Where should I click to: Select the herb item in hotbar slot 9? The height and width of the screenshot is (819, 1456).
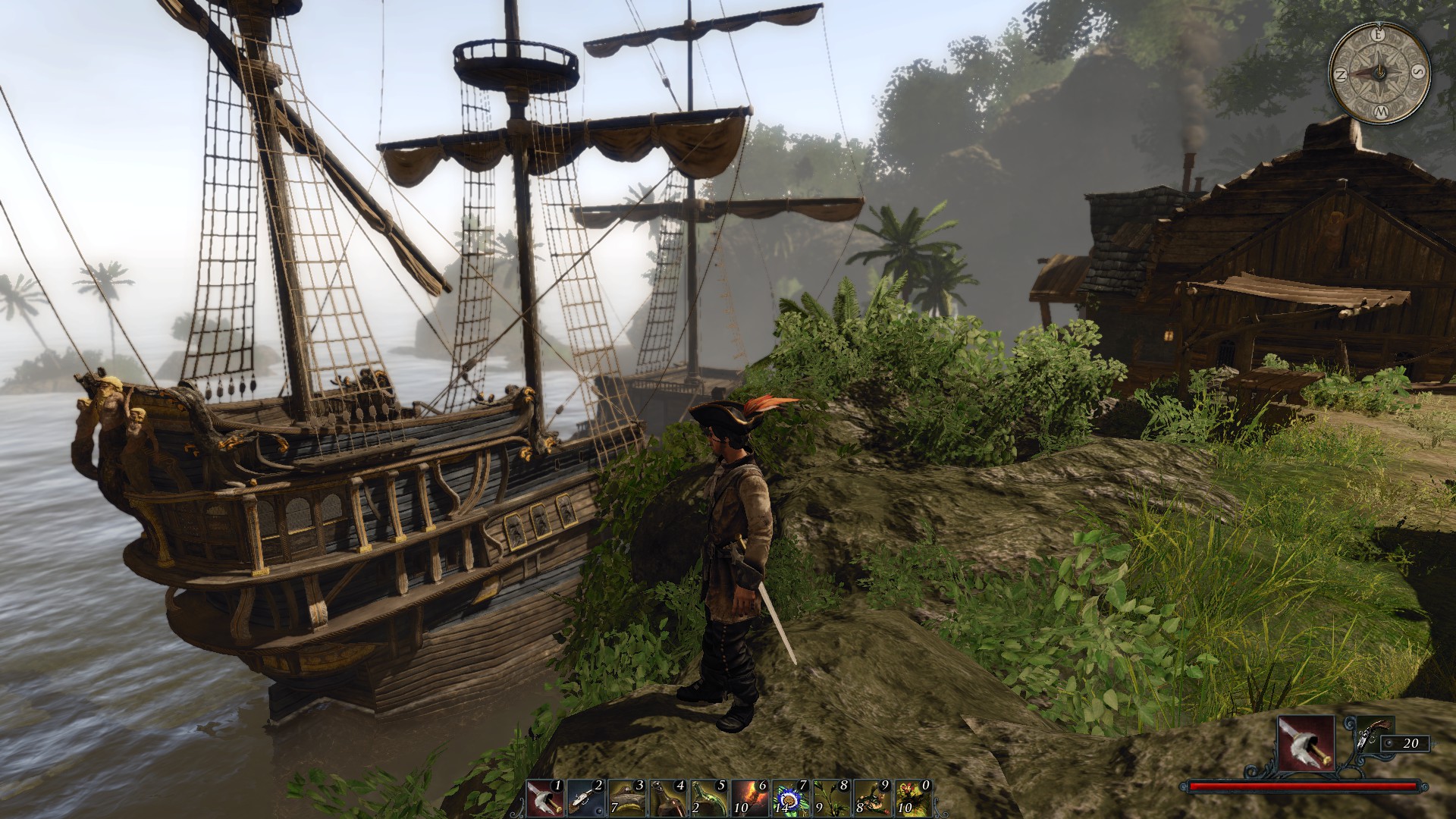pos(873,799)
